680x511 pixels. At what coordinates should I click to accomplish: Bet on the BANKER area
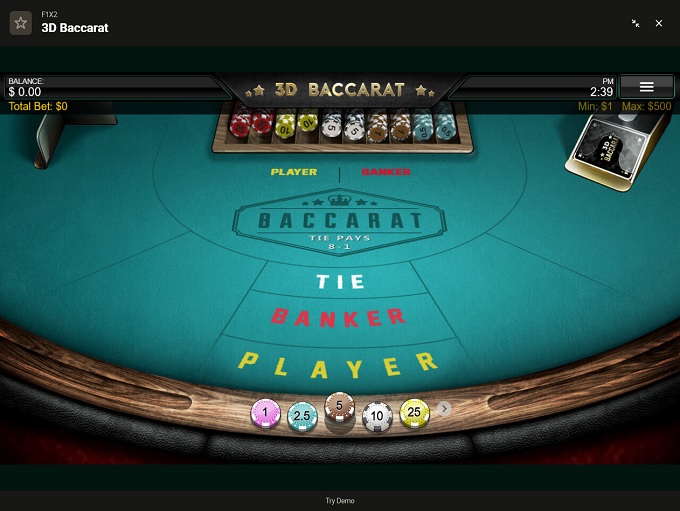(339, 318)
